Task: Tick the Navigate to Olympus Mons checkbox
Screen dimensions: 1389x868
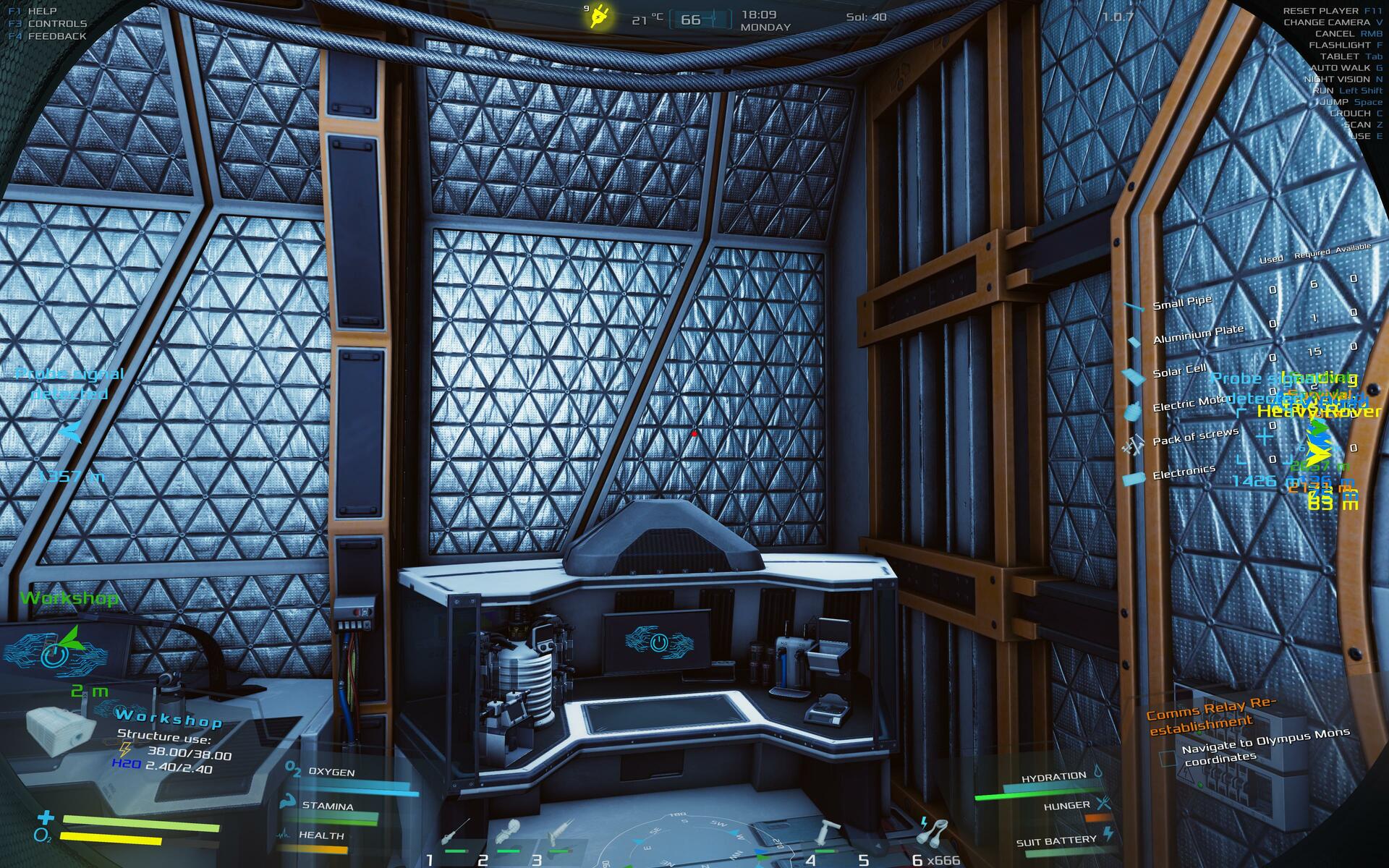Action: point(1167,758)
